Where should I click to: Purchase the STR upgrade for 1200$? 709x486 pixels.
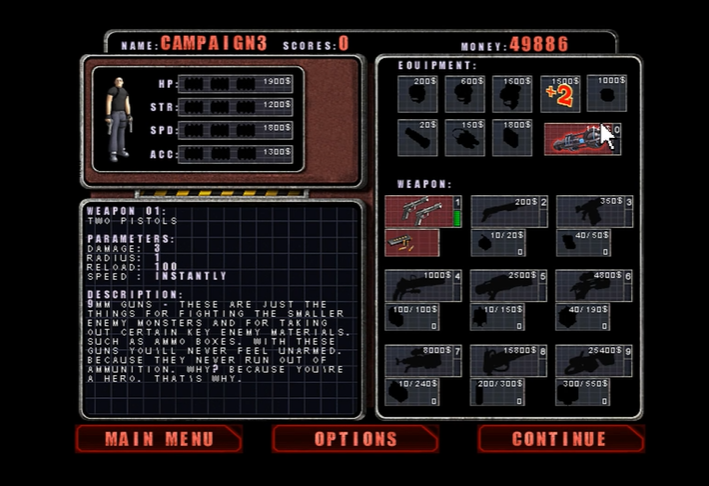coord(236,106)
